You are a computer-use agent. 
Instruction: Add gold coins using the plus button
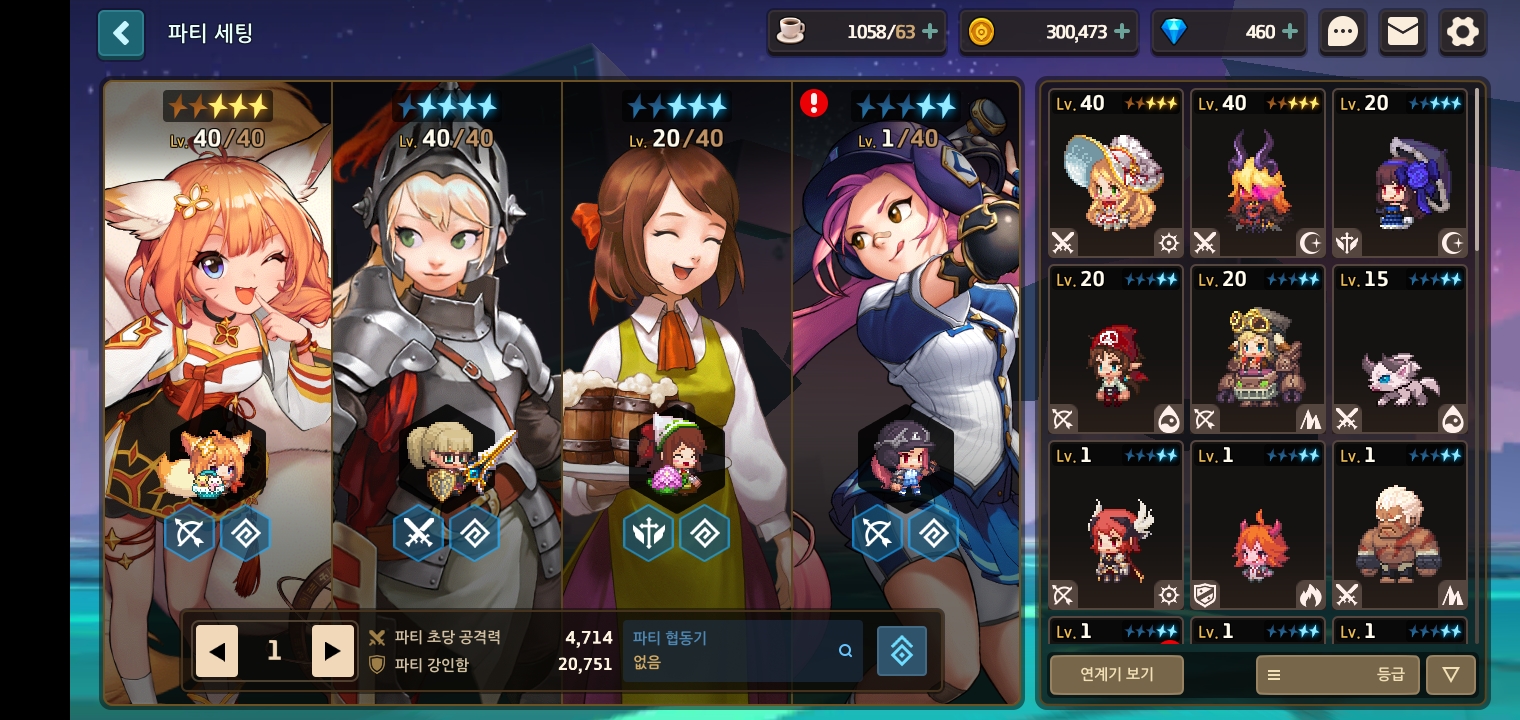(x=1122, y=32)
